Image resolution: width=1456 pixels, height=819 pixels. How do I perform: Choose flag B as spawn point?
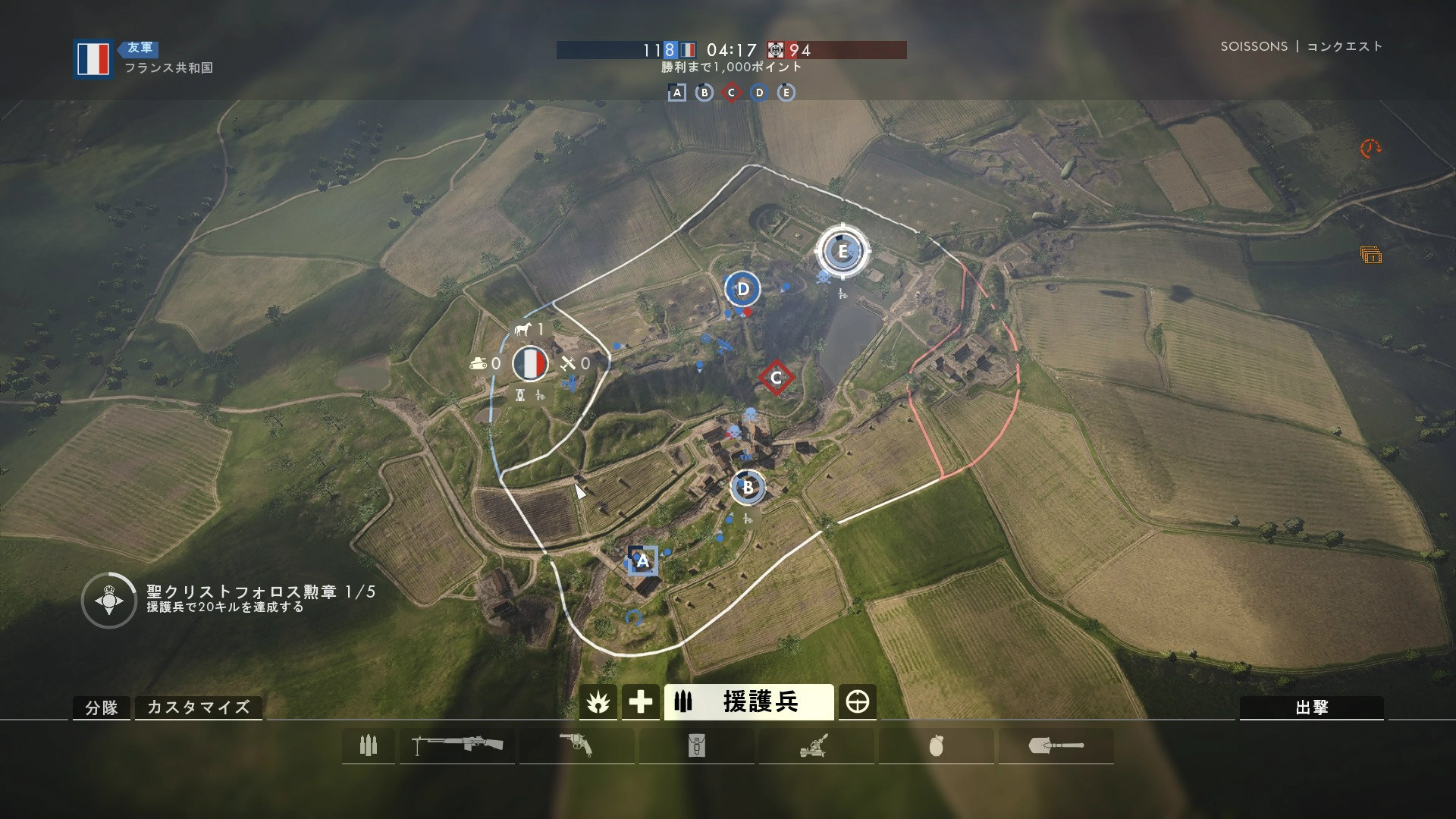pyautogui.click(x=748, y=488)
